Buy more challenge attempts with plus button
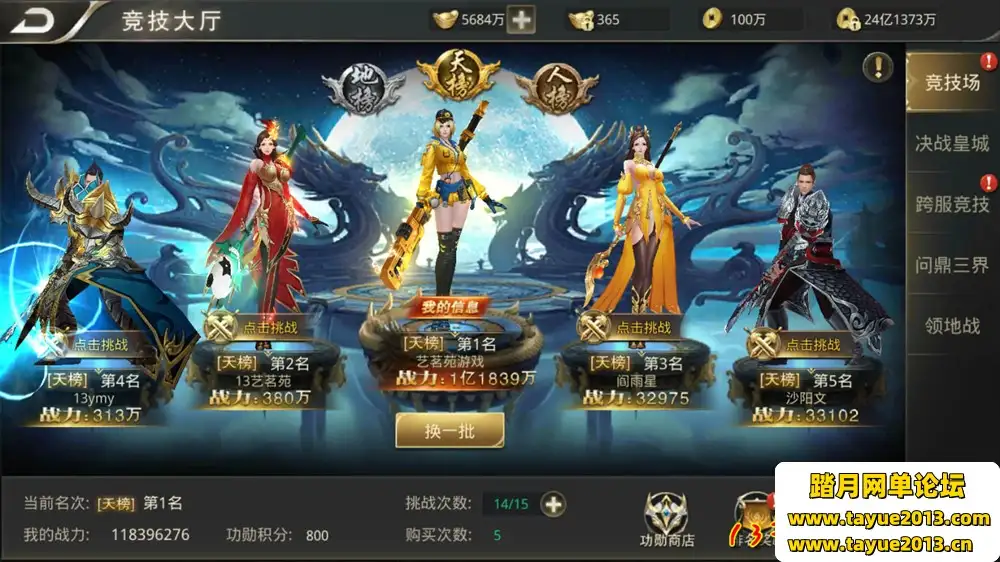Viewport: 1000px width, 562px height. (553, 504)
